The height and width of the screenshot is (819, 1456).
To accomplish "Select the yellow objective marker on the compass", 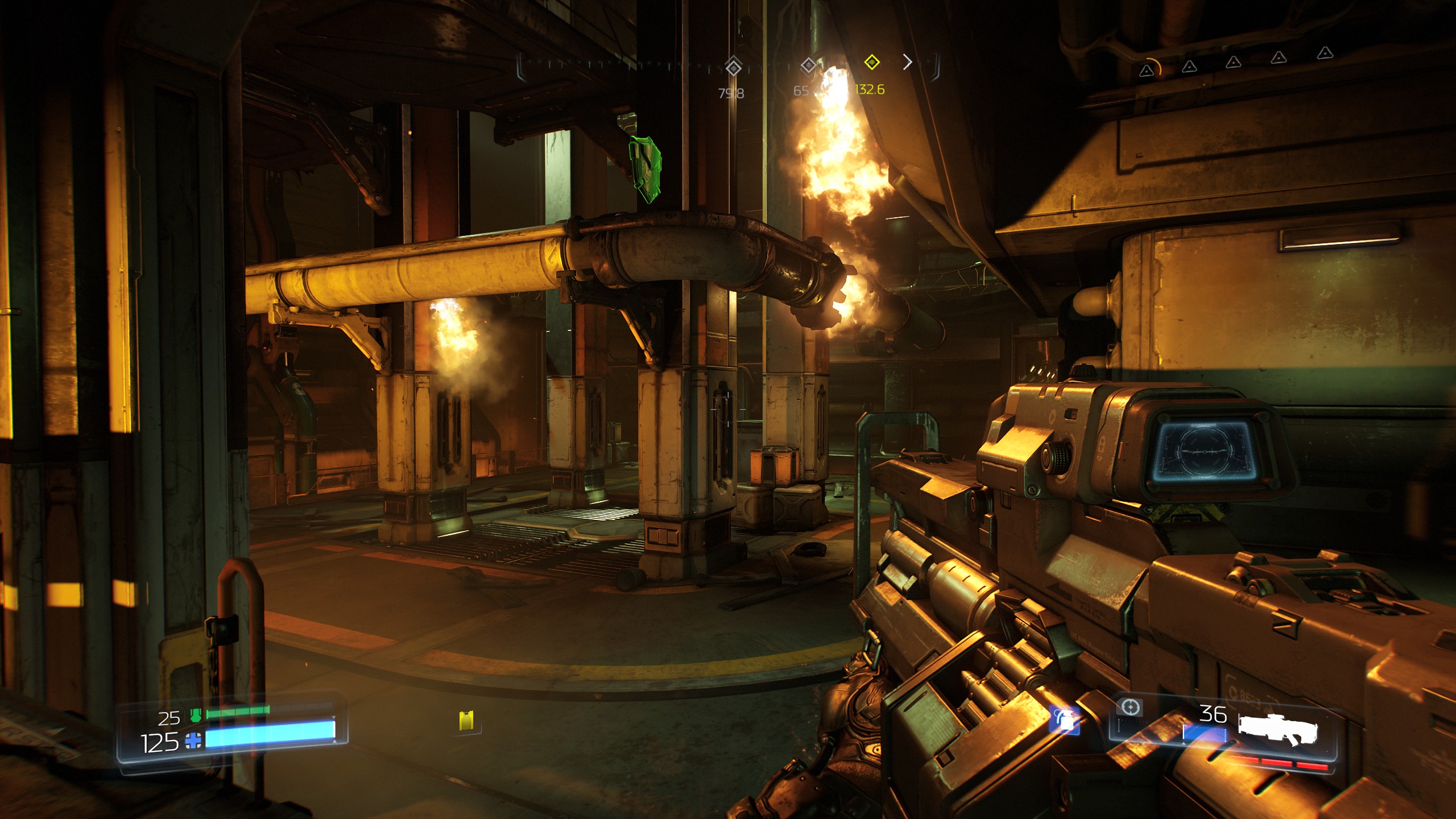I will pos(871,63).
